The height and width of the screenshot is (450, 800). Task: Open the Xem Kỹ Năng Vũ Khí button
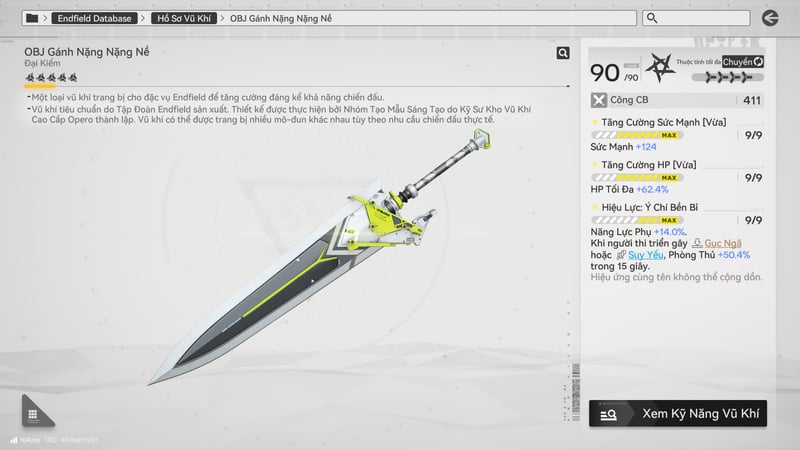(678, 412)
